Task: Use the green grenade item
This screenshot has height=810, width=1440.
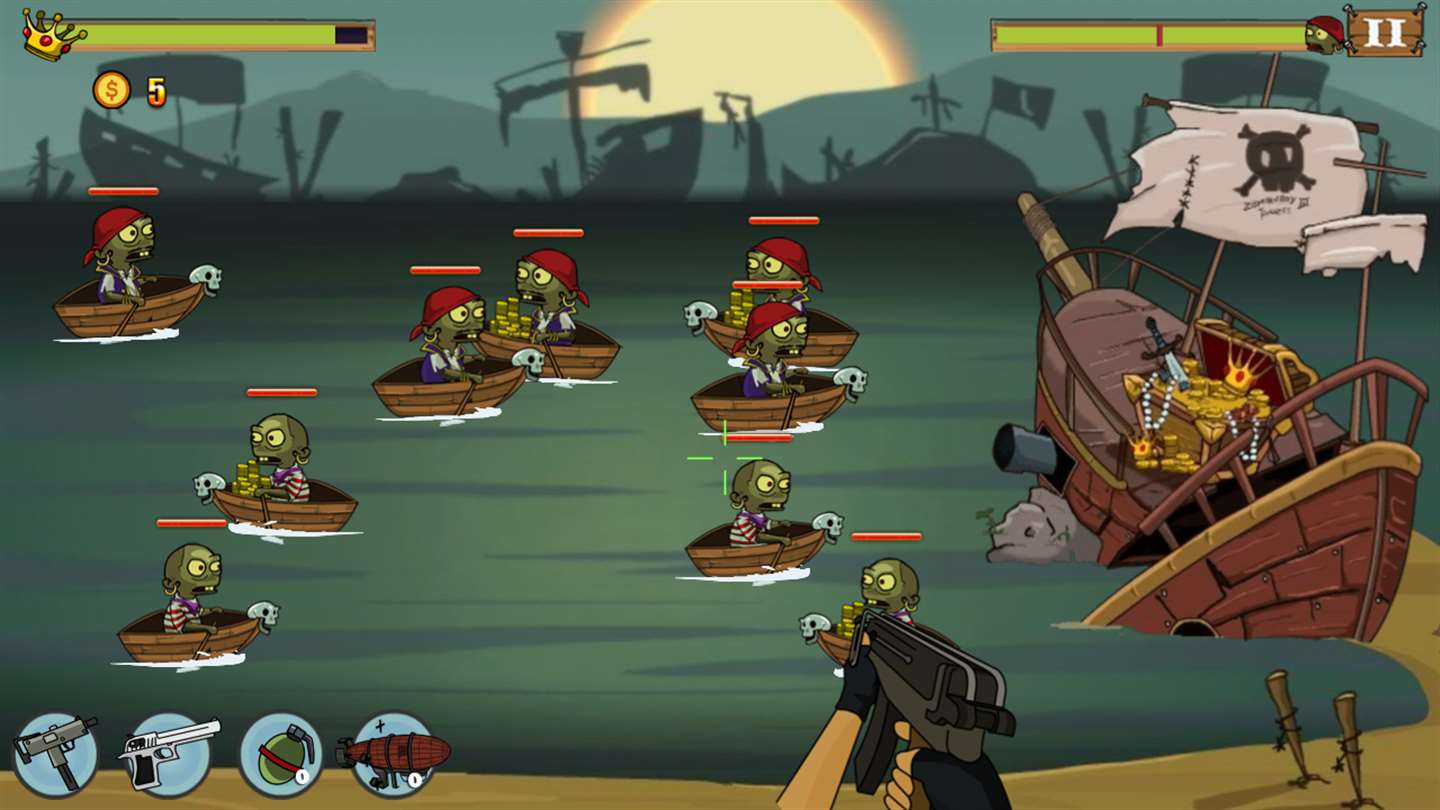Action: pyautogui.click(x=281, y=753)
